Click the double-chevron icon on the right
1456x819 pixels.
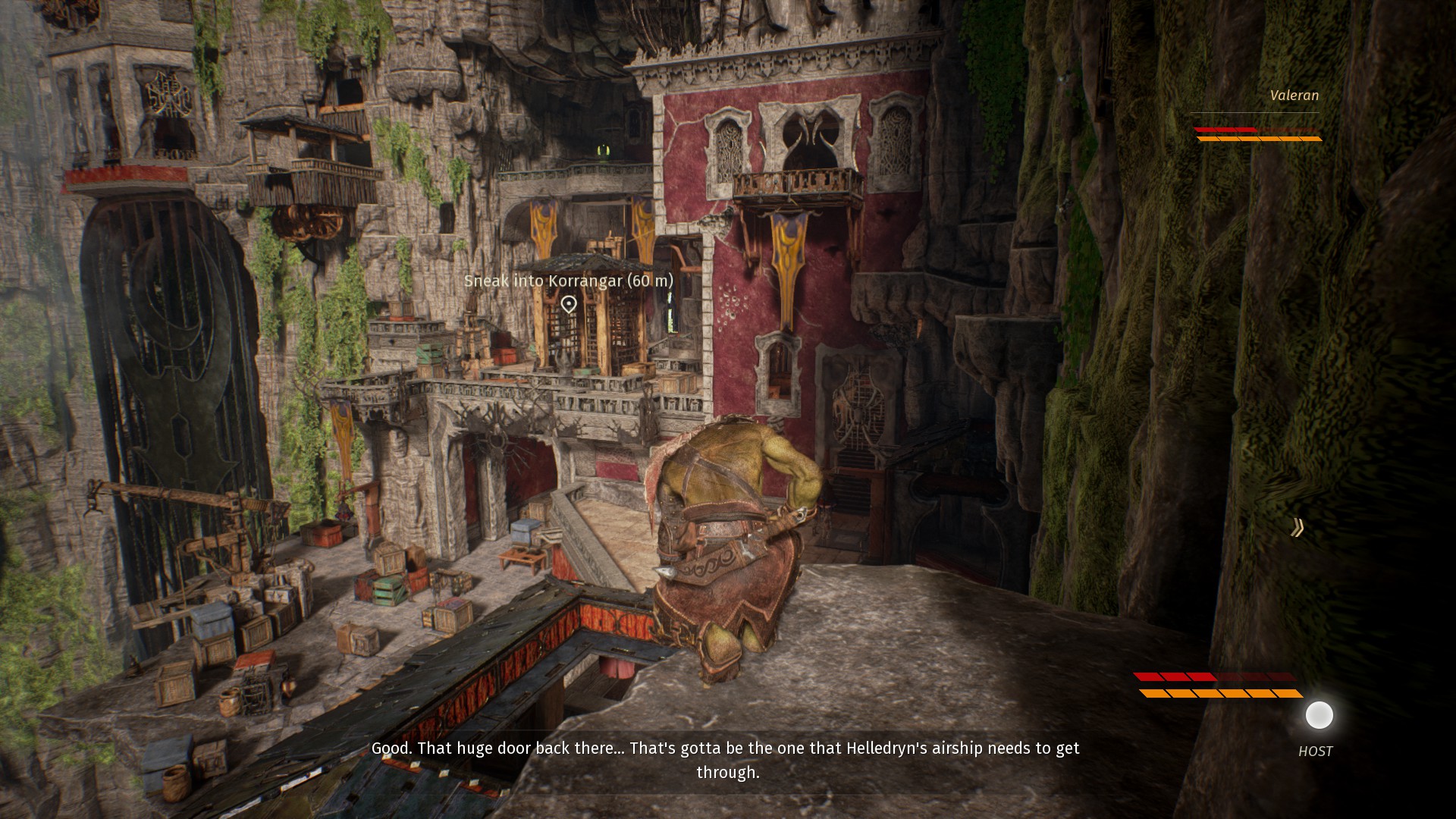(1298, 528)
